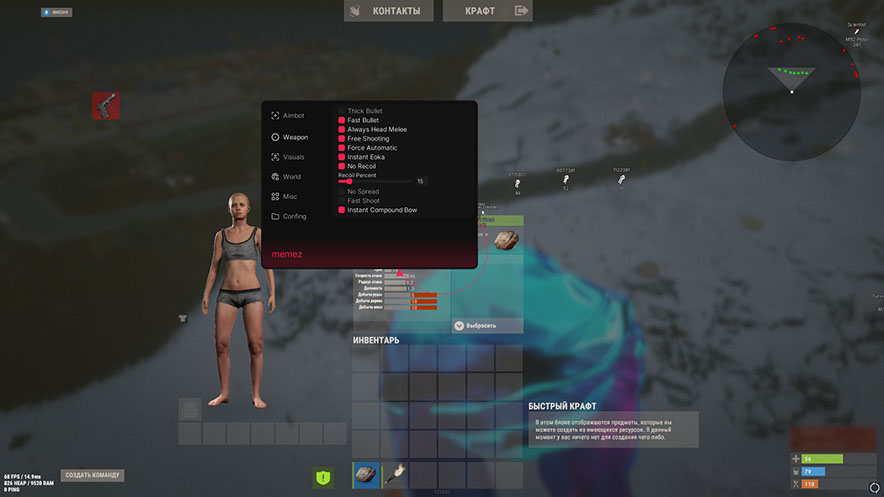Select the empty backpack slot below the character

point(190,408)
